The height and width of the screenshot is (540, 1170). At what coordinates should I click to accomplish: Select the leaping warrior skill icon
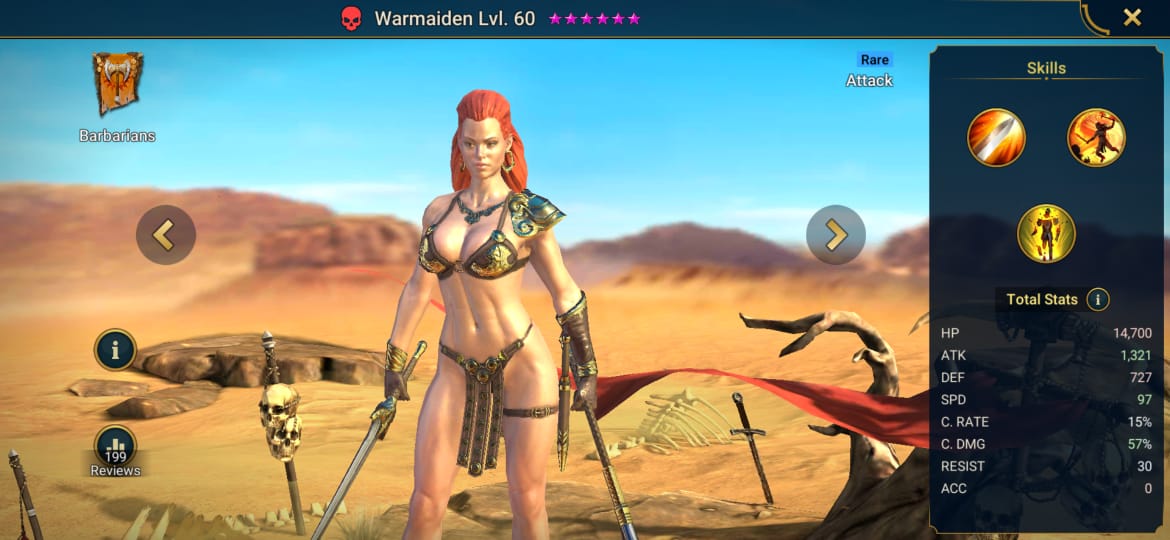(1096, 138)
